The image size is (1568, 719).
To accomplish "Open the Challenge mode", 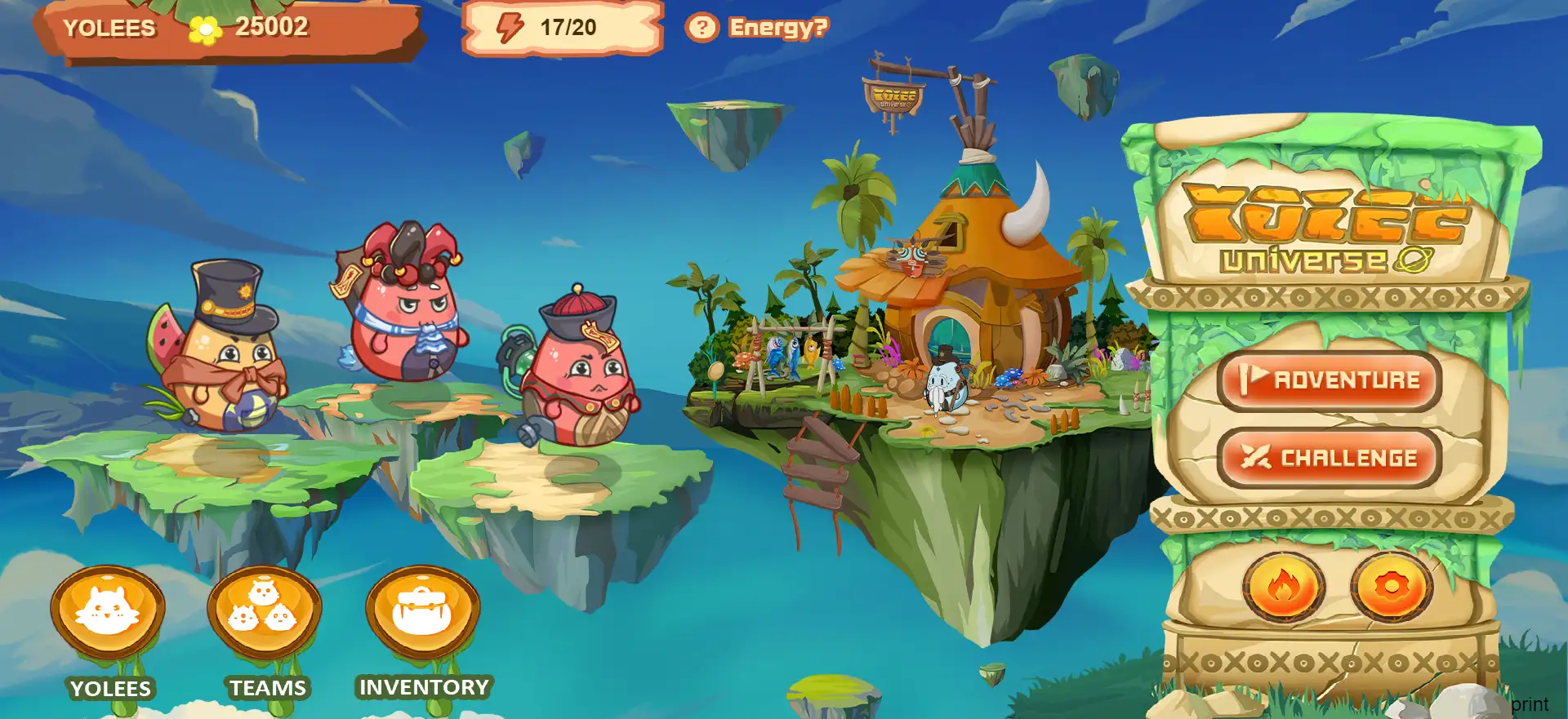I will (x=1330, y=458).
